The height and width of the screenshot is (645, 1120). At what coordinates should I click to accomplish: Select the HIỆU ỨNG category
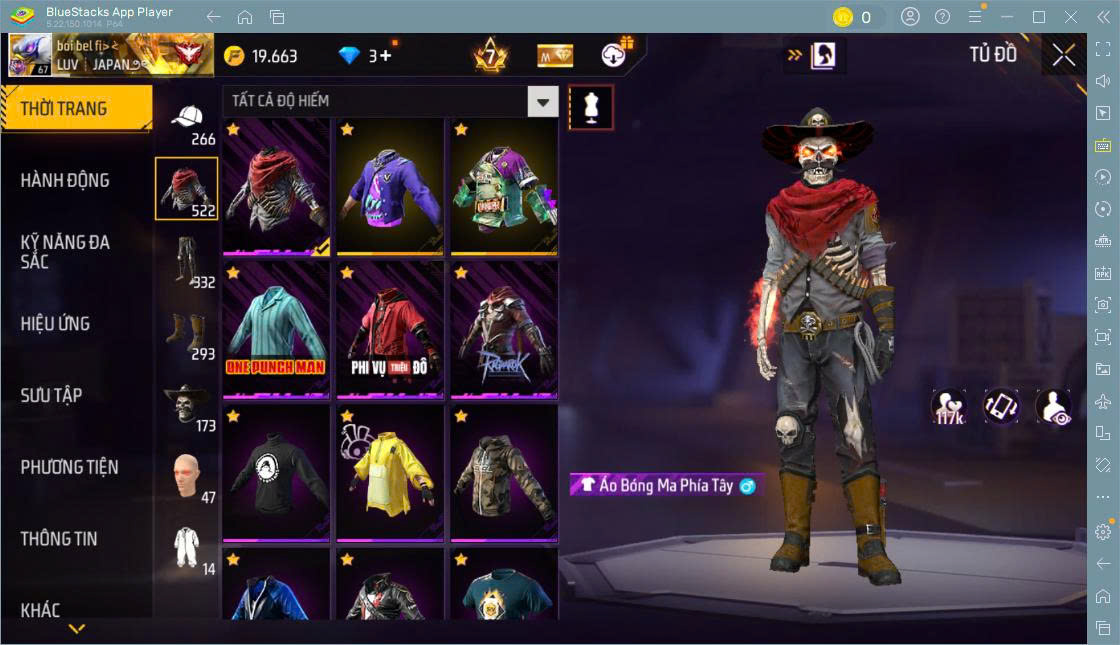pos(55,324)
